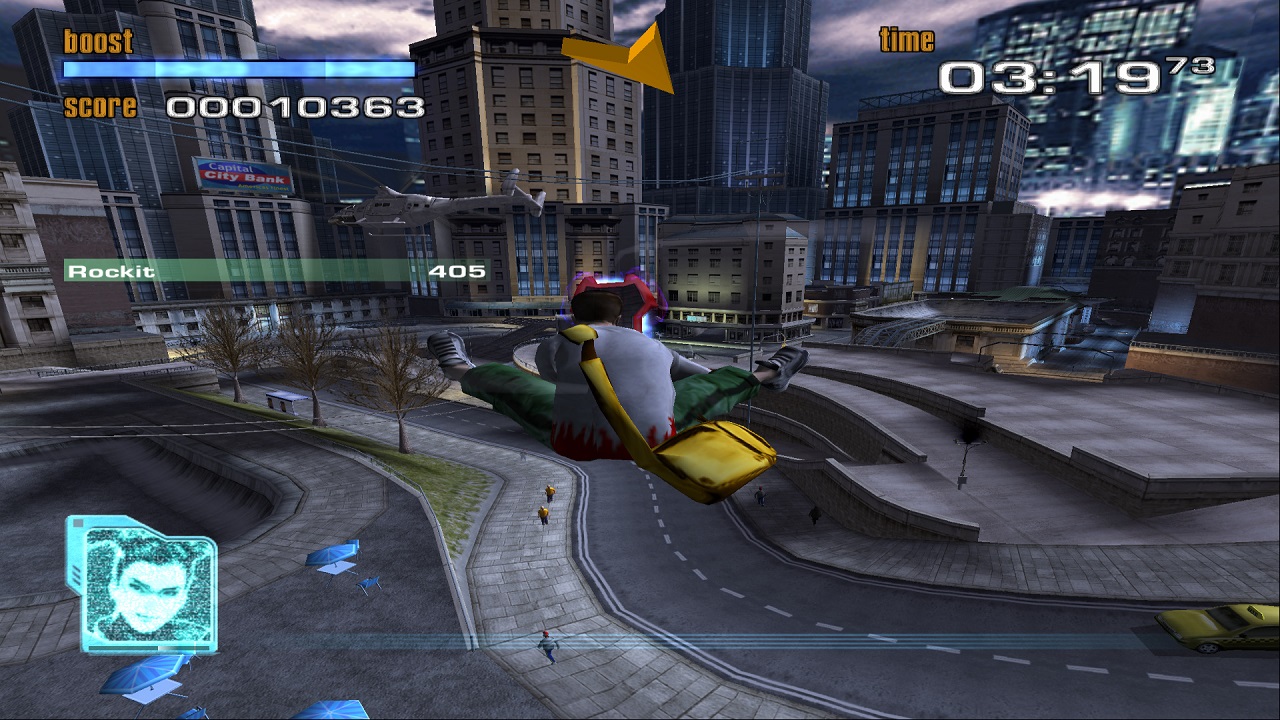Select the orange objective direction arrow
Viewport: 1280px width, 720px height.
626,56
